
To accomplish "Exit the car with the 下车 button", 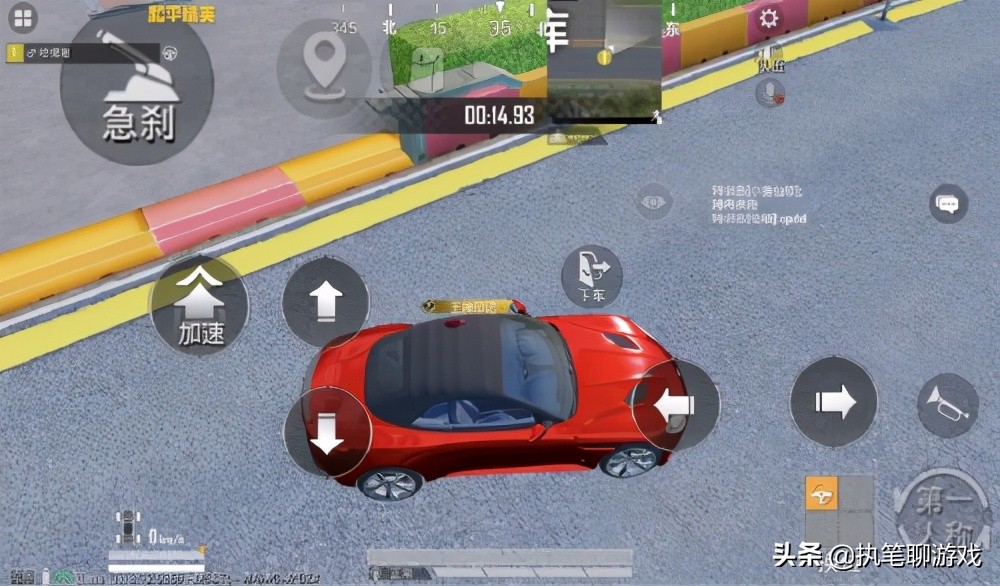I will tap(591, 276).
